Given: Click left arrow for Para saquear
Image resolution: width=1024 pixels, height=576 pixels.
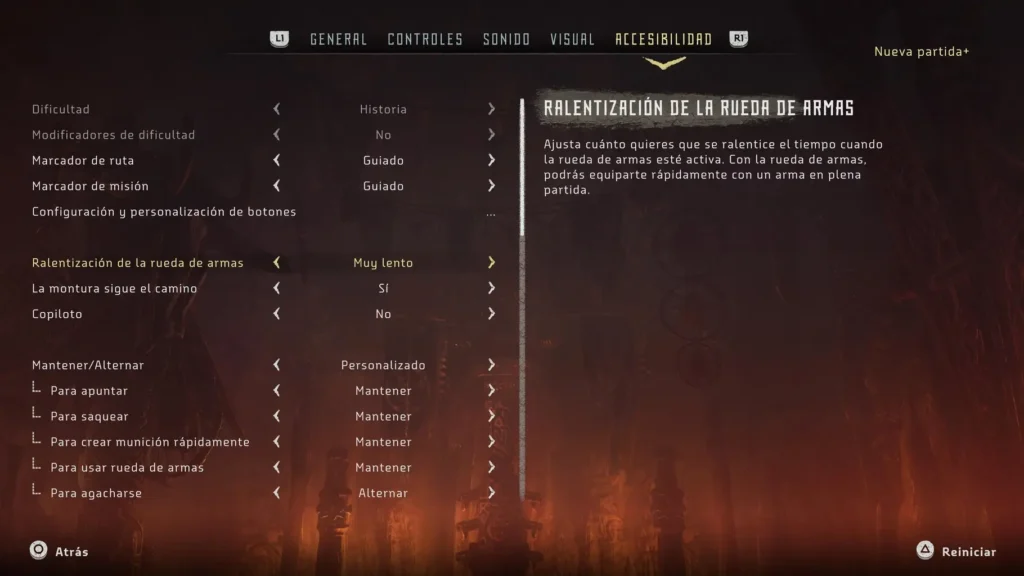Looking at the screenshot, I should click(x=277, y=416).
